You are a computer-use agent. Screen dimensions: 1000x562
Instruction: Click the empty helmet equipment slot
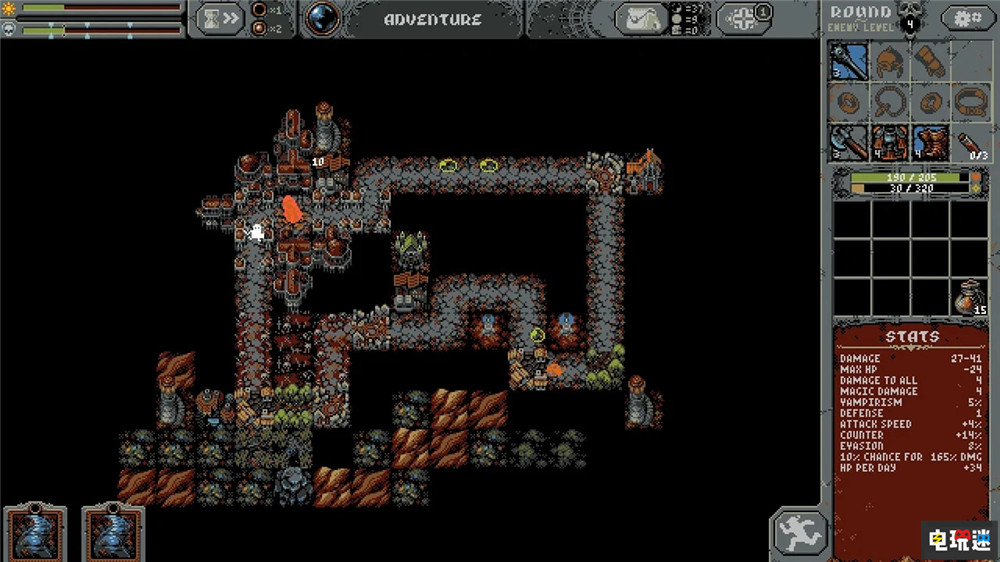889,62
